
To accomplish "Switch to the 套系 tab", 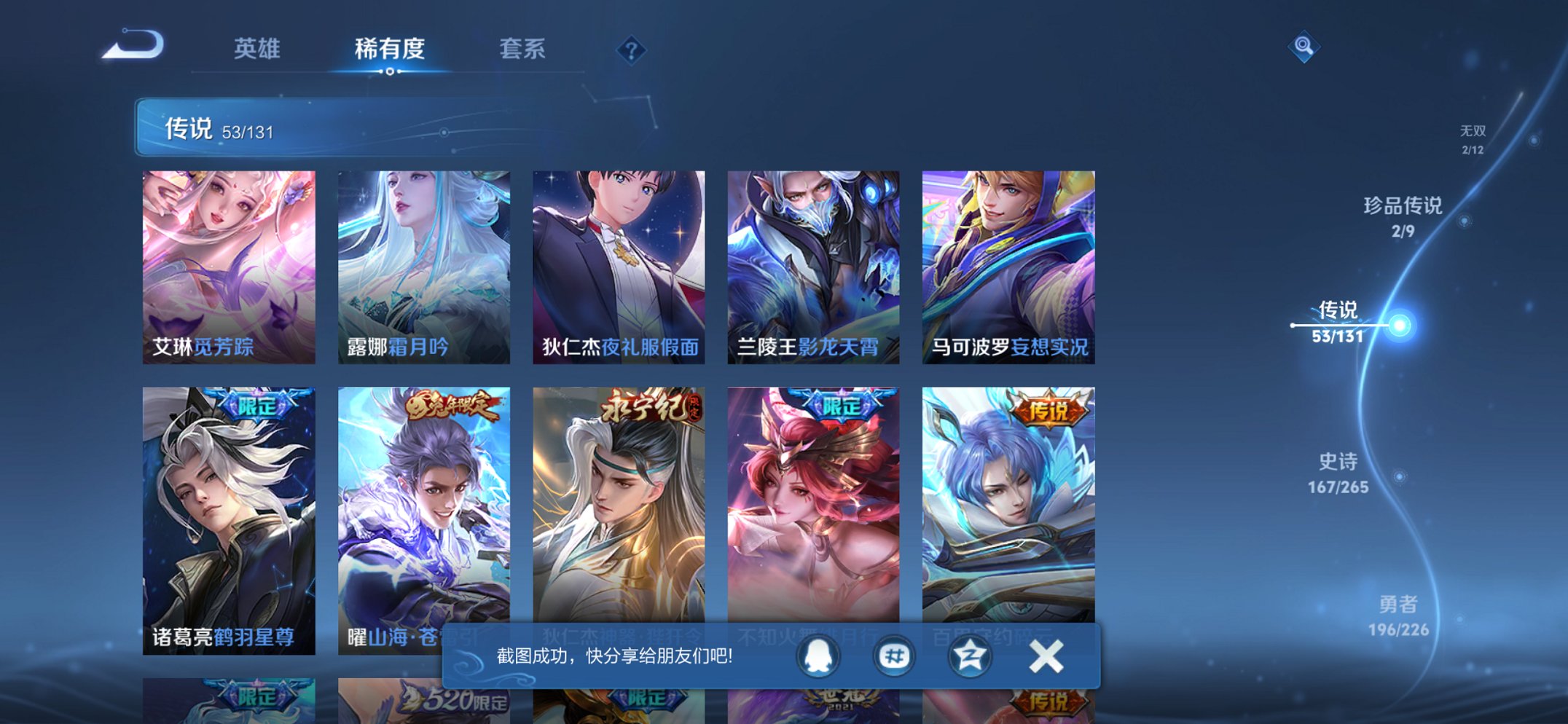I will (x=524, y=50).
